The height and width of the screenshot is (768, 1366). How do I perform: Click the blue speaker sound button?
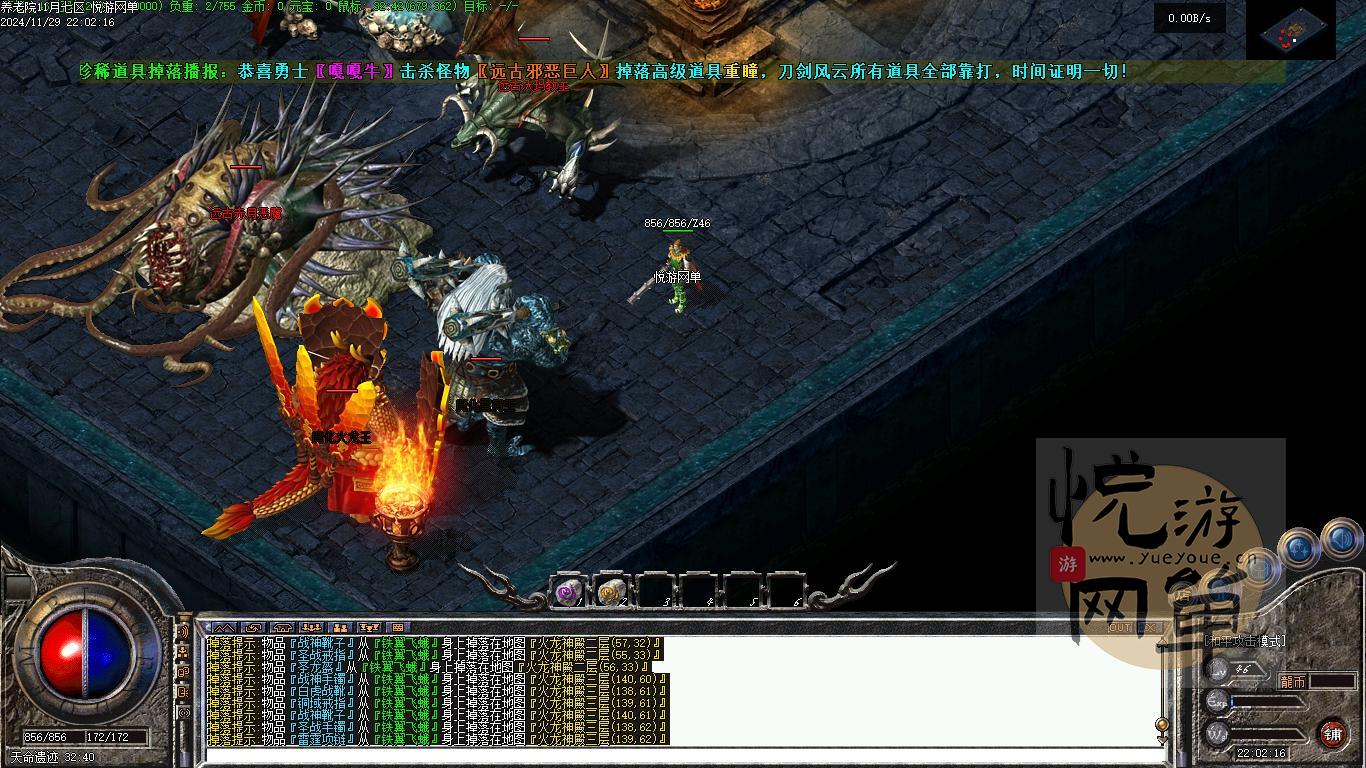point(1340,541)
